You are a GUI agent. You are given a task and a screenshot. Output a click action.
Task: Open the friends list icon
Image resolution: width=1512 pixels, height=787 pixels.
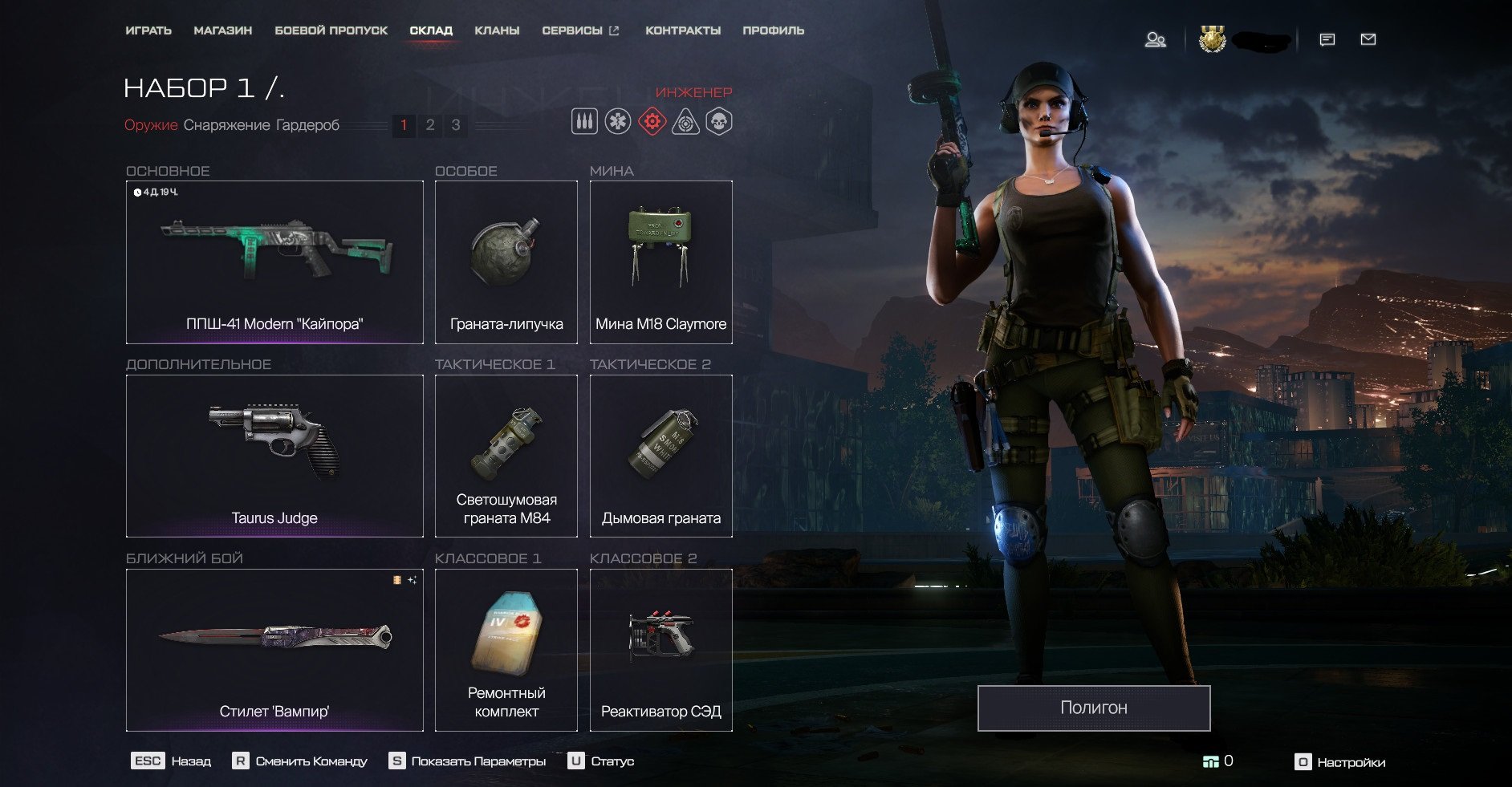coord(1155,39)
